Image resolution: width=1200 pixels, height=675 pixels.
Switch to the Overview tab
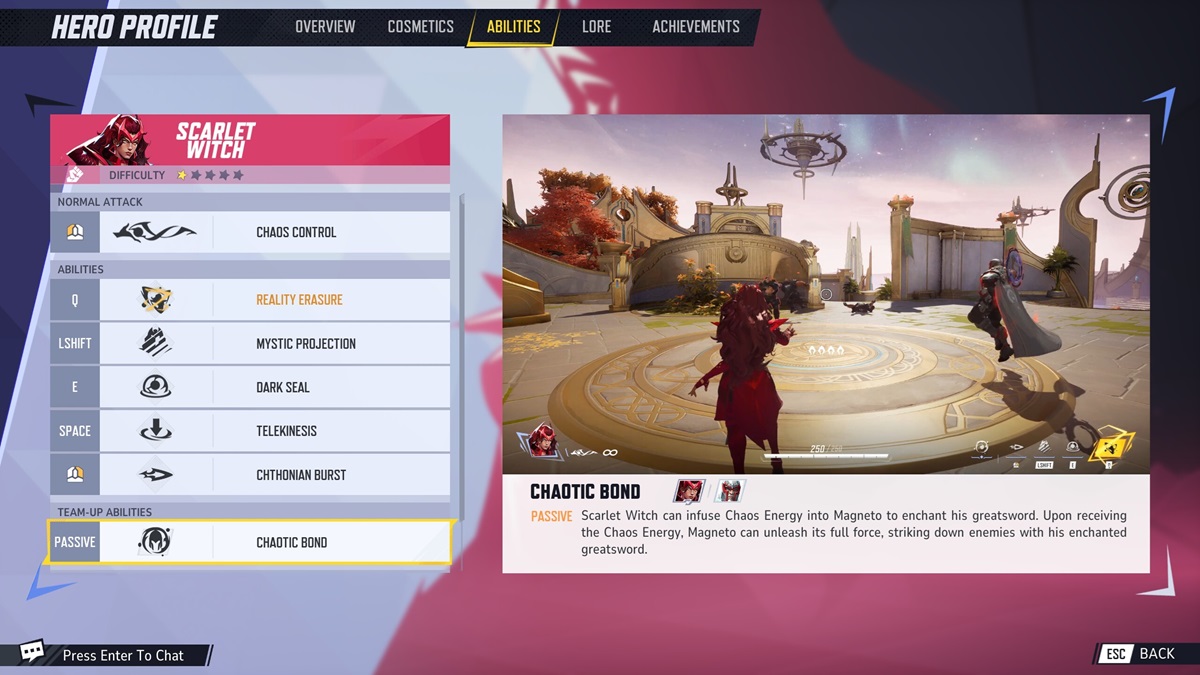click(325, 27)
